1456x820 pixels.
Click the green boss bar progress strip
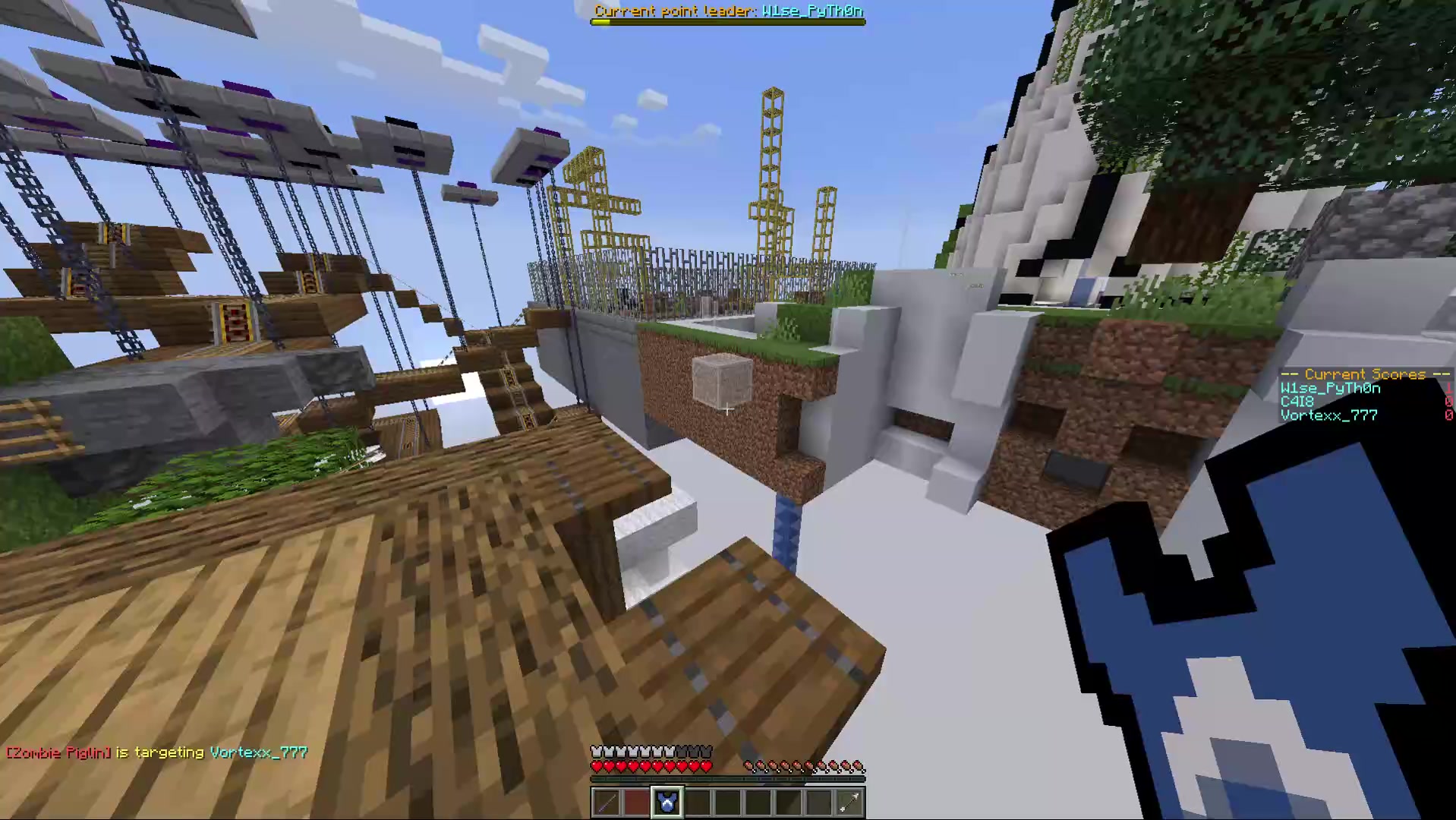pyautogui.click(x=600, y=21)
